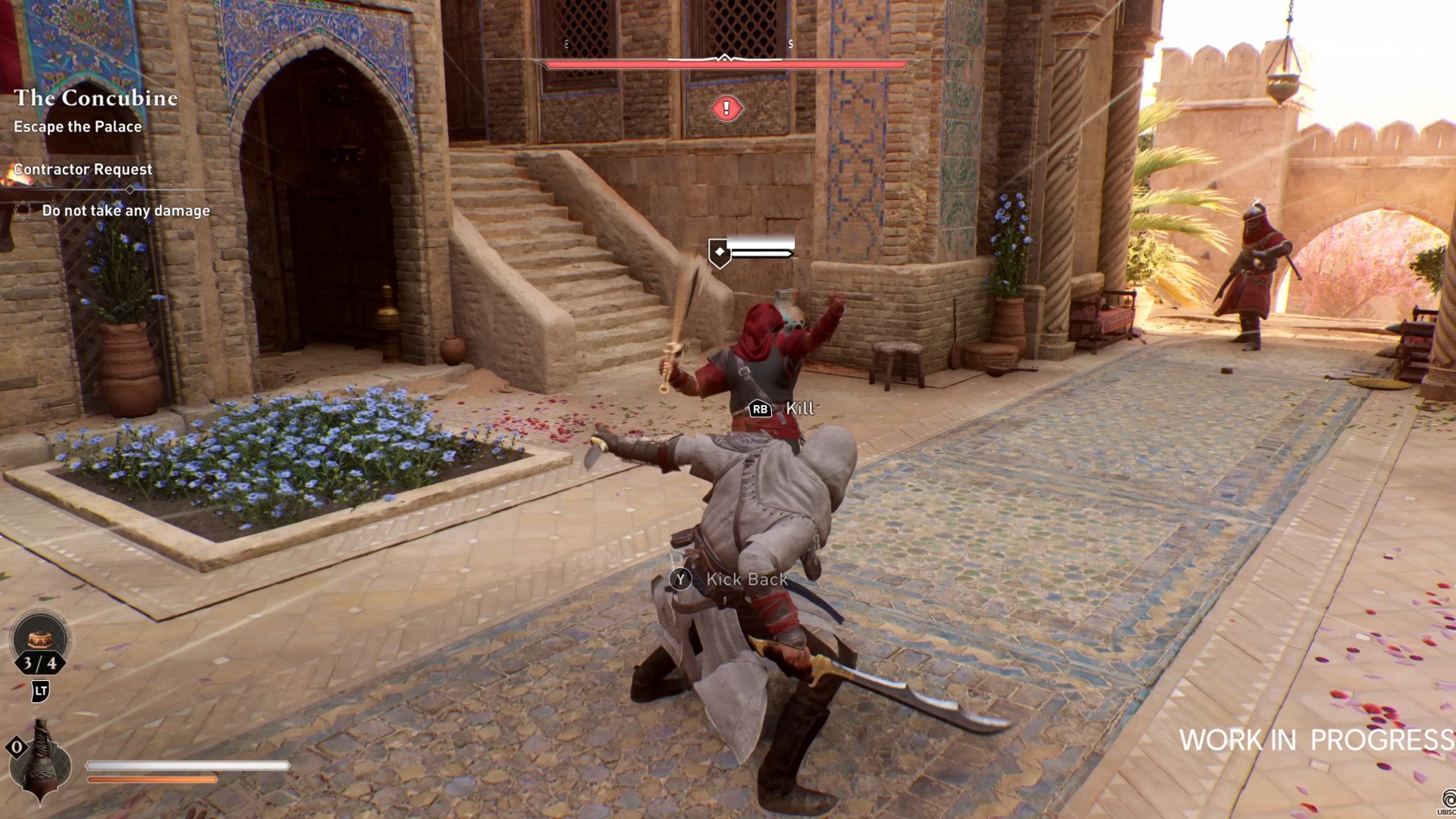Select the tool slot showing 3/4

tap(40, 643)
